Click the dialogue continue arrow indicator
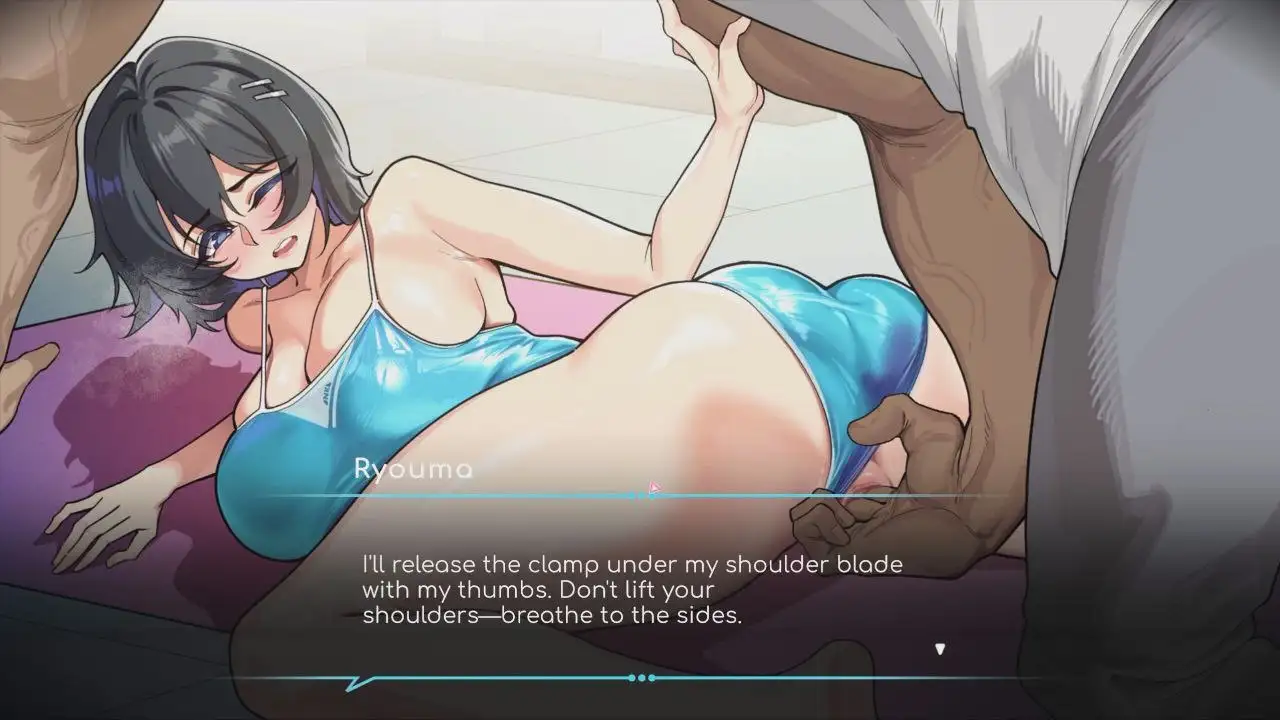Screen dimensions: 1280x720 [939, 649]
